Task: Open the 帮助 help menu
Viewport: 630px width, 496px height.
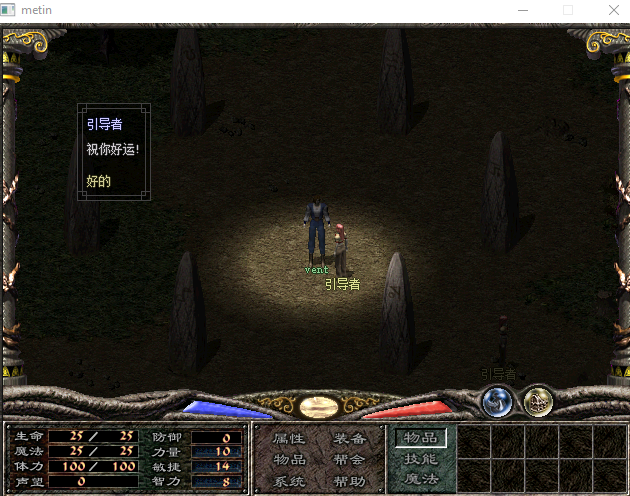Action: pyautogui.click(x=349, y=481)
